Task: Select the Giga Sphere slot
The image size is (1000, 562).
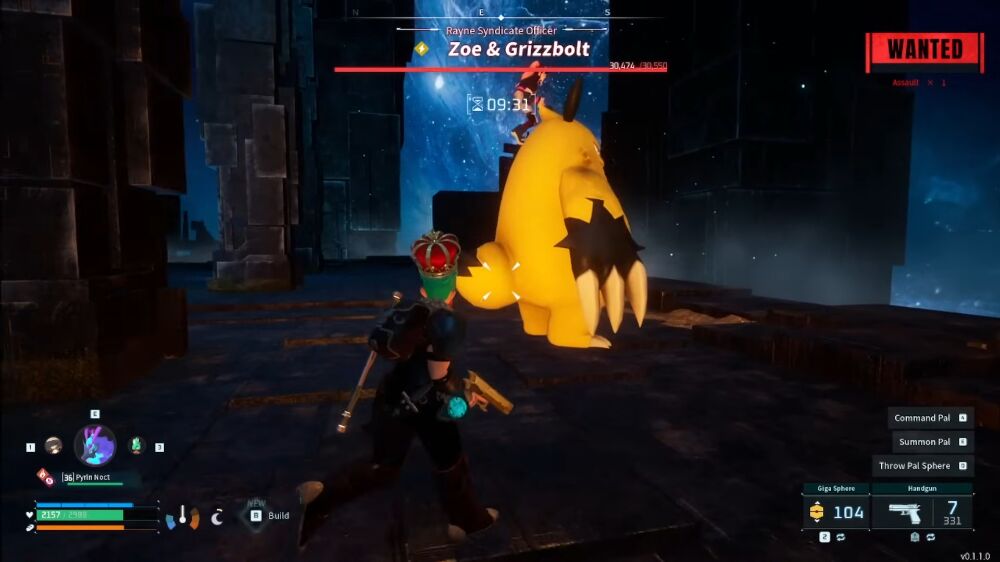Action: (835, 512)
